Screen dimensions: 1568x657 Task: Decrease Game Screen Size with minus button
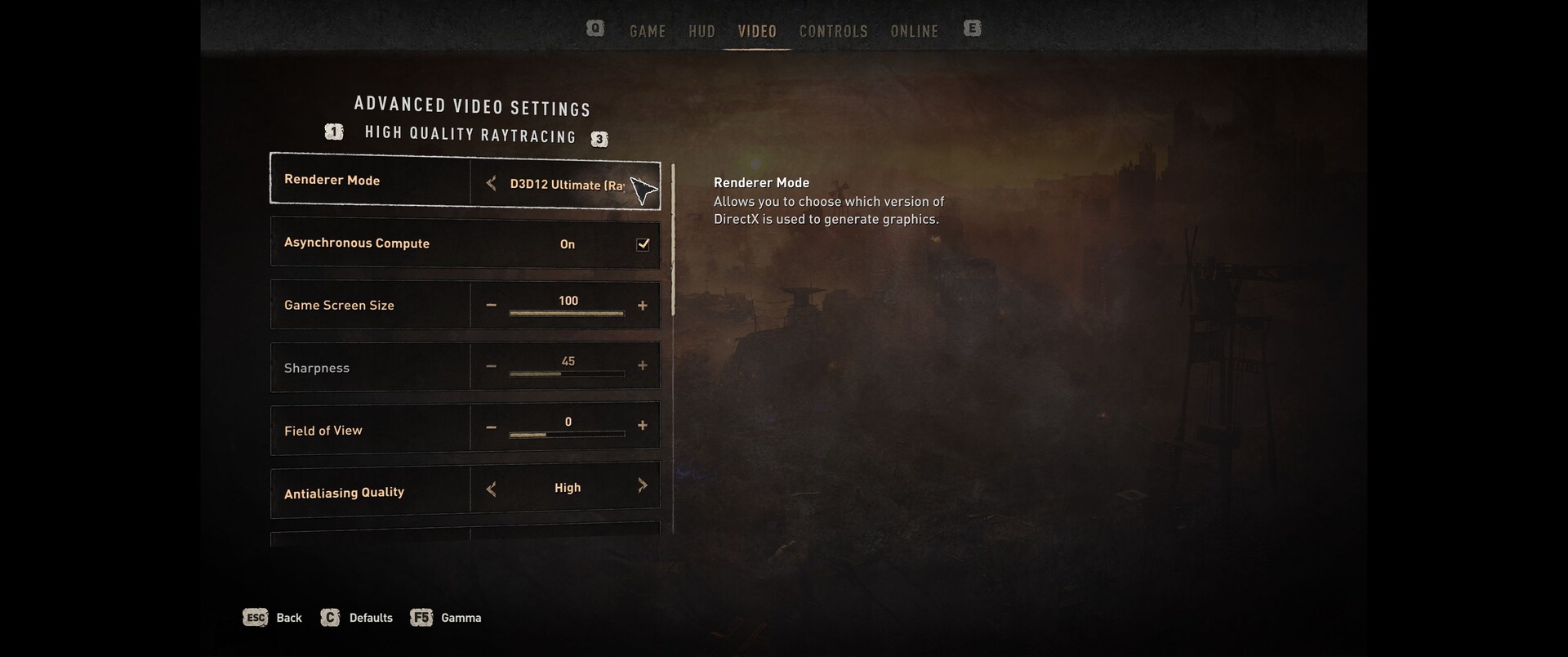pyautogui.click(x=491, y=306)
